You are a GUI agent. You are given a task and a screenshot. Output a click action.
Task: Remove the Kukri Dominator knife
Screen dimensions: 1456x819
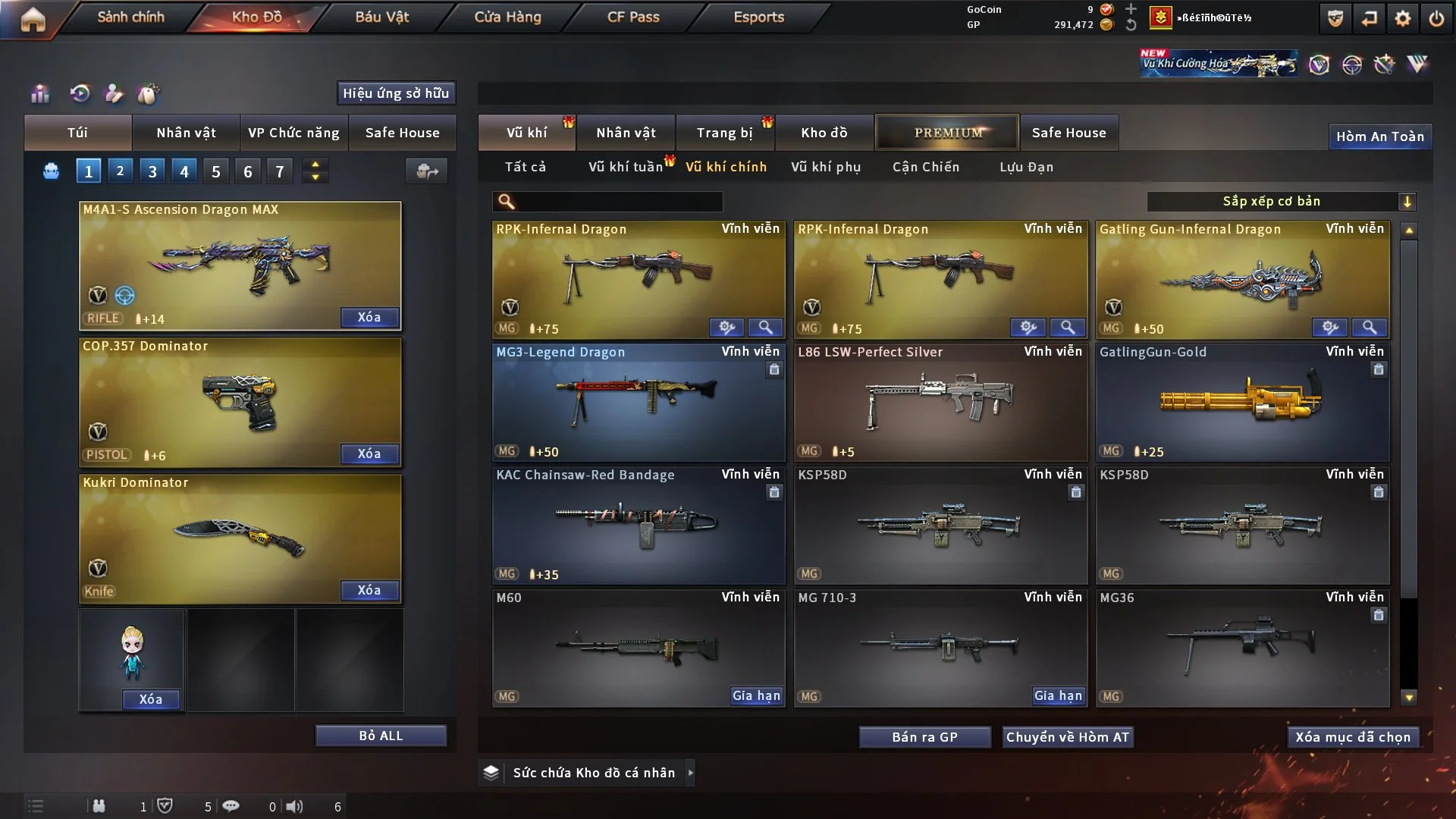(369, 590)
